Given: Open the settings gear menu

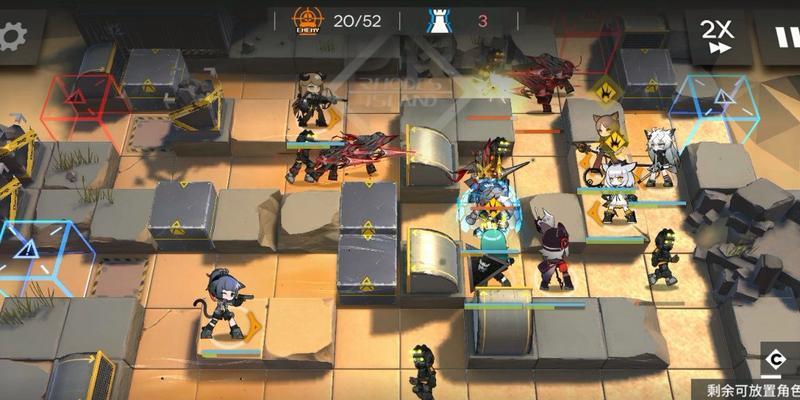Looking at the screenshot, I should (12, 37).
